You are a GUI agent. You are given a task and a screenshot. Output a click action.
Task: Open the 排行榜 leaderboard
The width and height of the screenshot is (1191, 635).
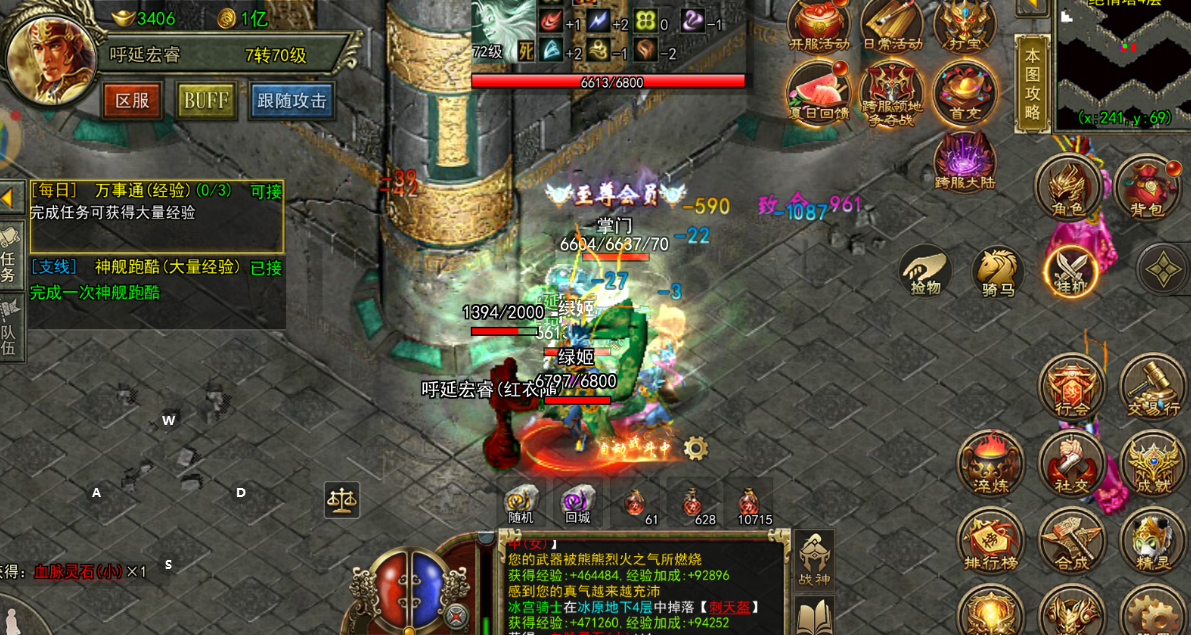(x=990, y=545)
